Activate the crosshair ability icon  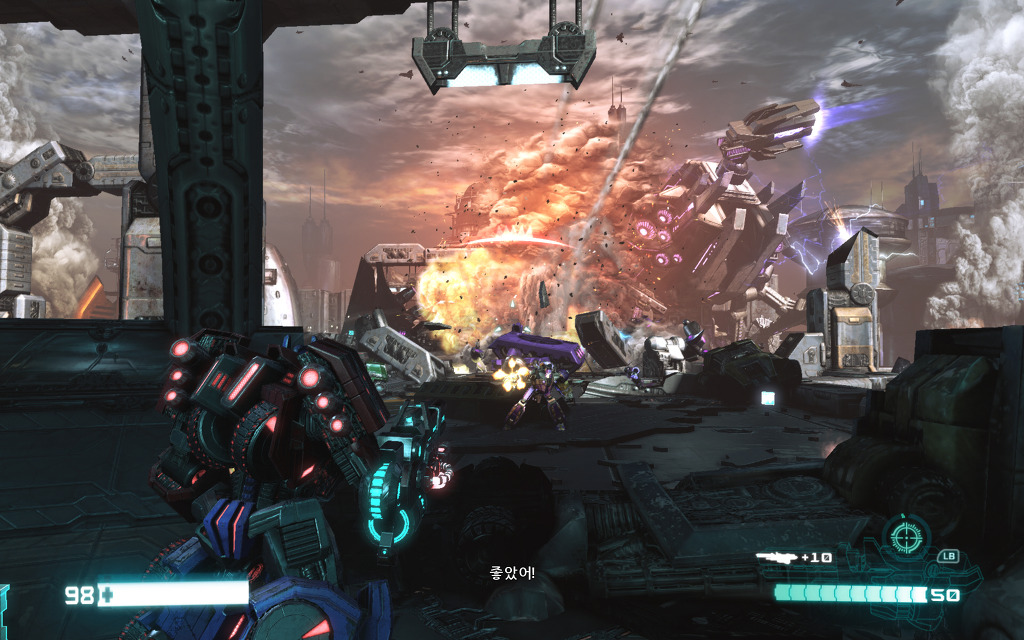click(906, 538)
